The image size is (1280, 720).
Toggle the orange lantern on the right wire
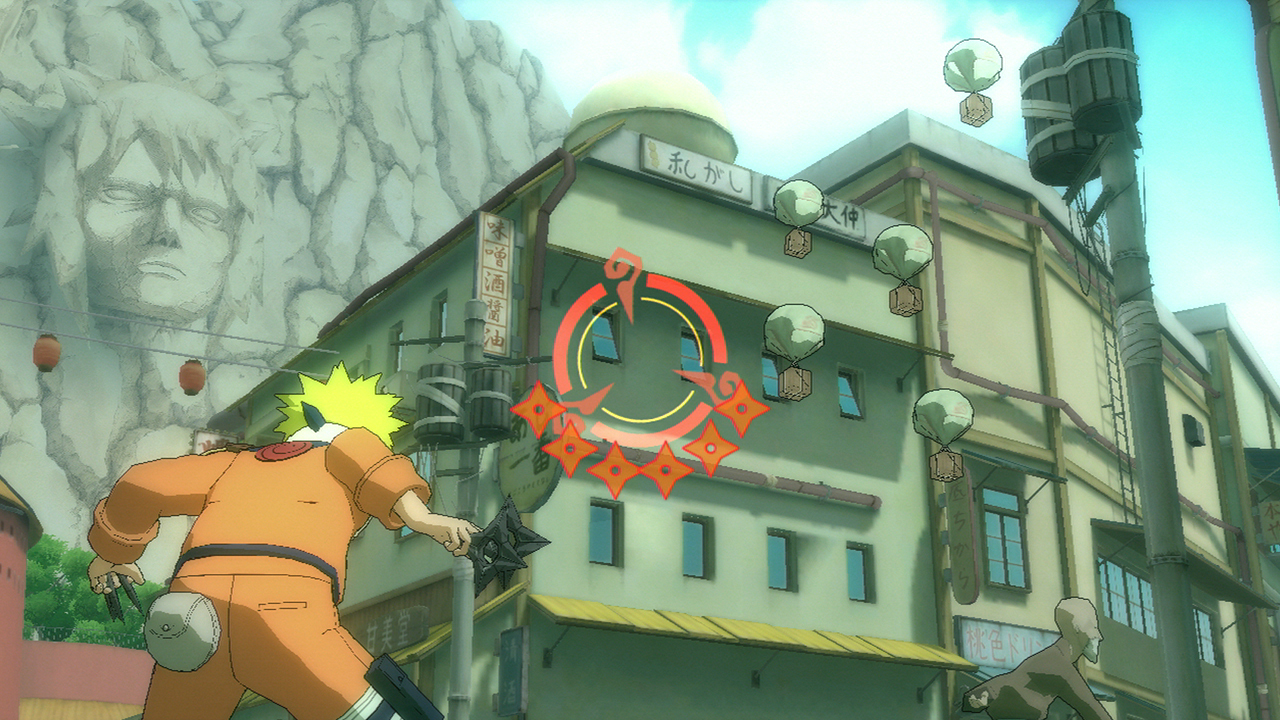tap(192, 377)
